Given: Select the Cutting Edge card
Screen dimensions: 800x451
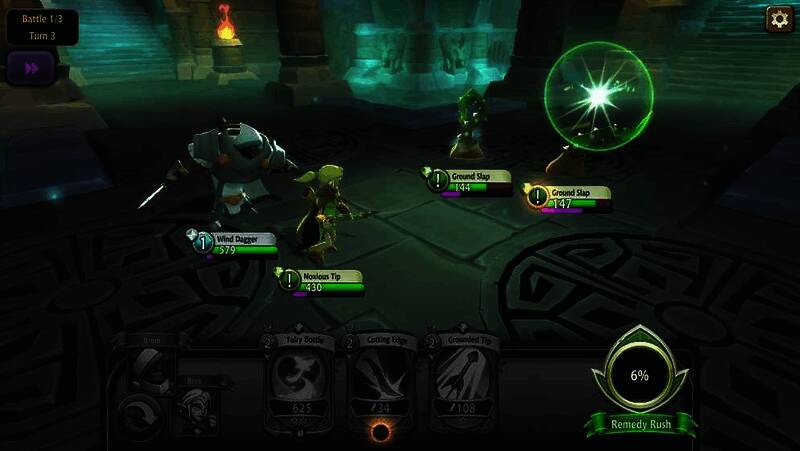Looking at the screenshot, I should click(383, 383).
